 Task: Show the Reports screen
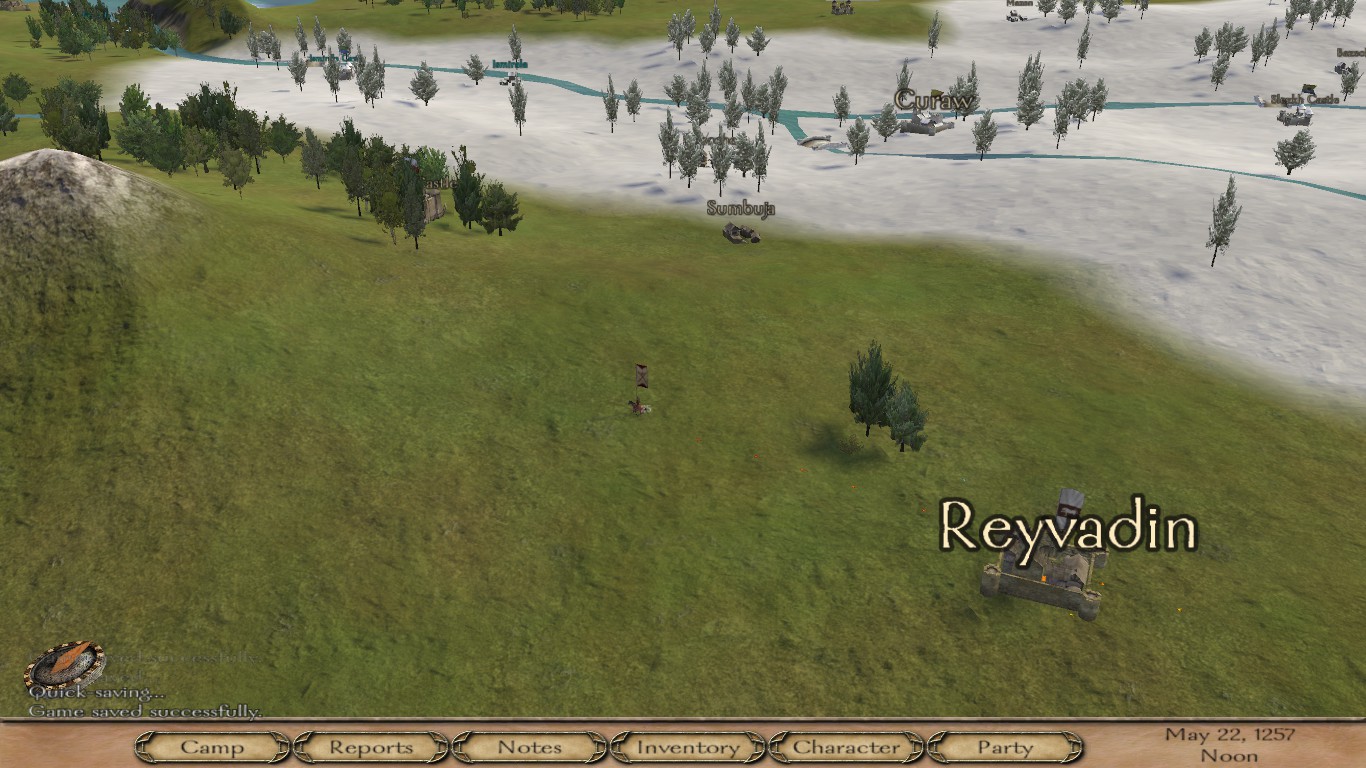(x=371, y=747)
